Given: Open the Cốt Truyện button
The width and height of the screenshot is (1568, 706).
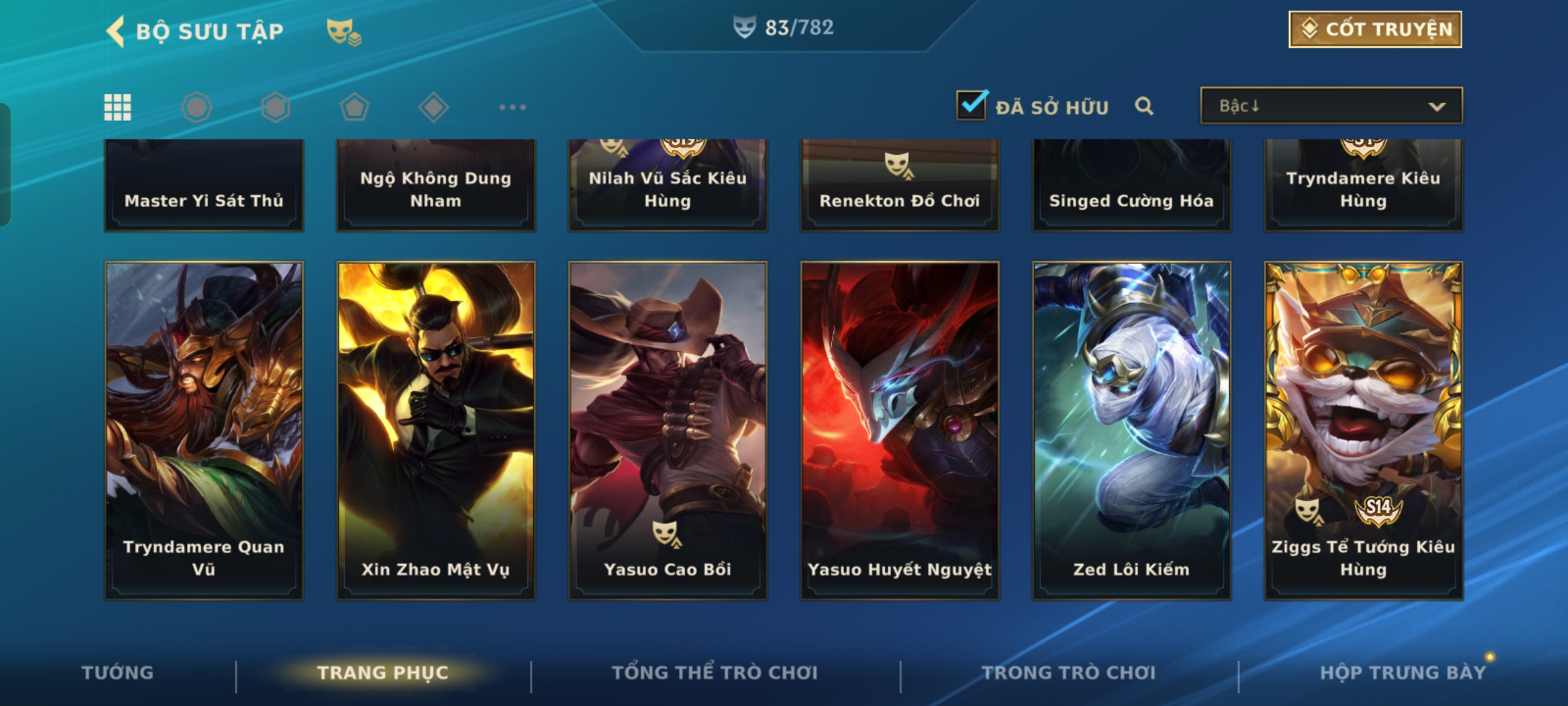Looking at the screenshot, I should (x=1375, y=29).
